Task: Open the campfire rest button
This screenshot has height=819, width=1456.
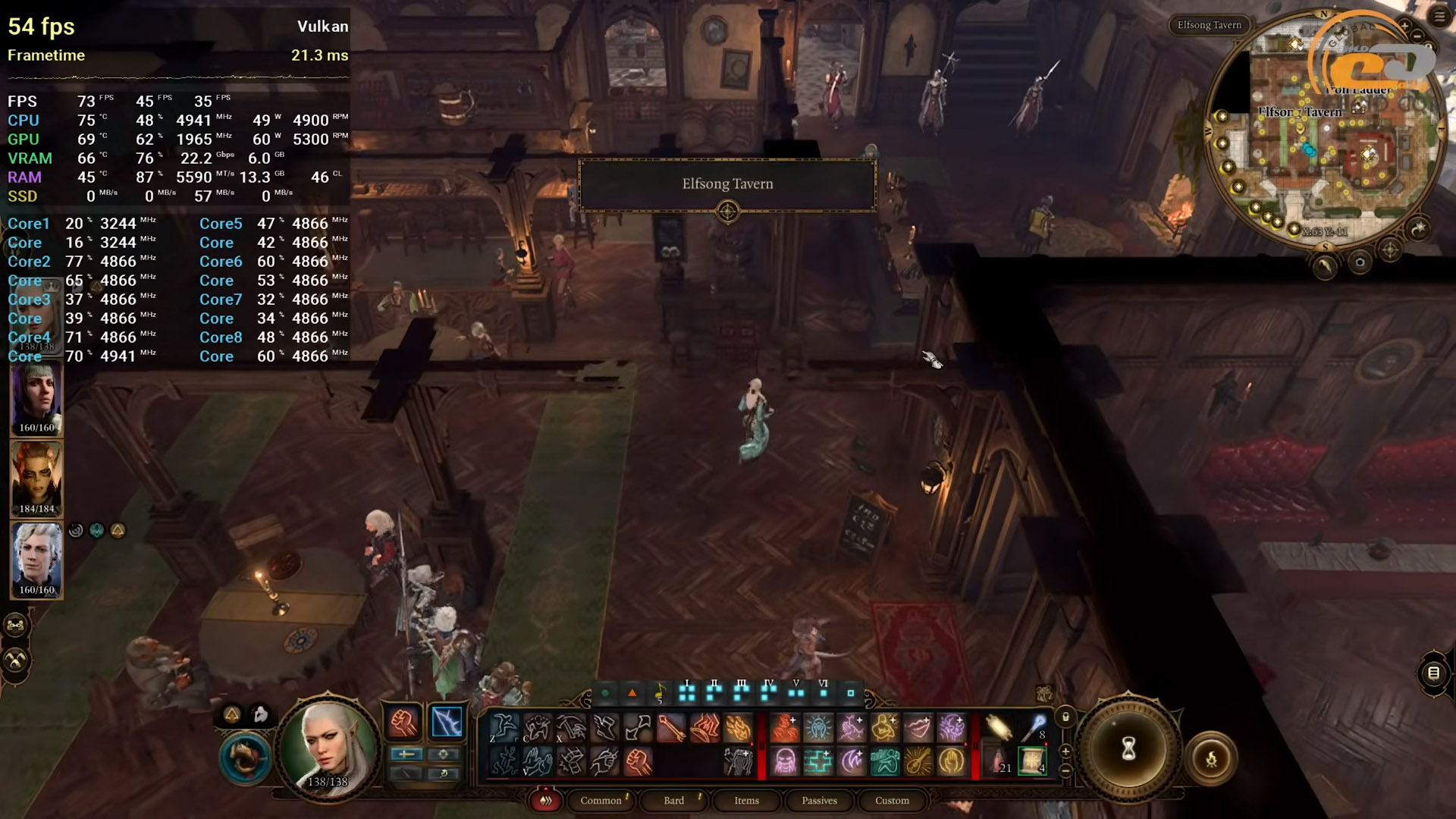Action: tap(1211, 758)
